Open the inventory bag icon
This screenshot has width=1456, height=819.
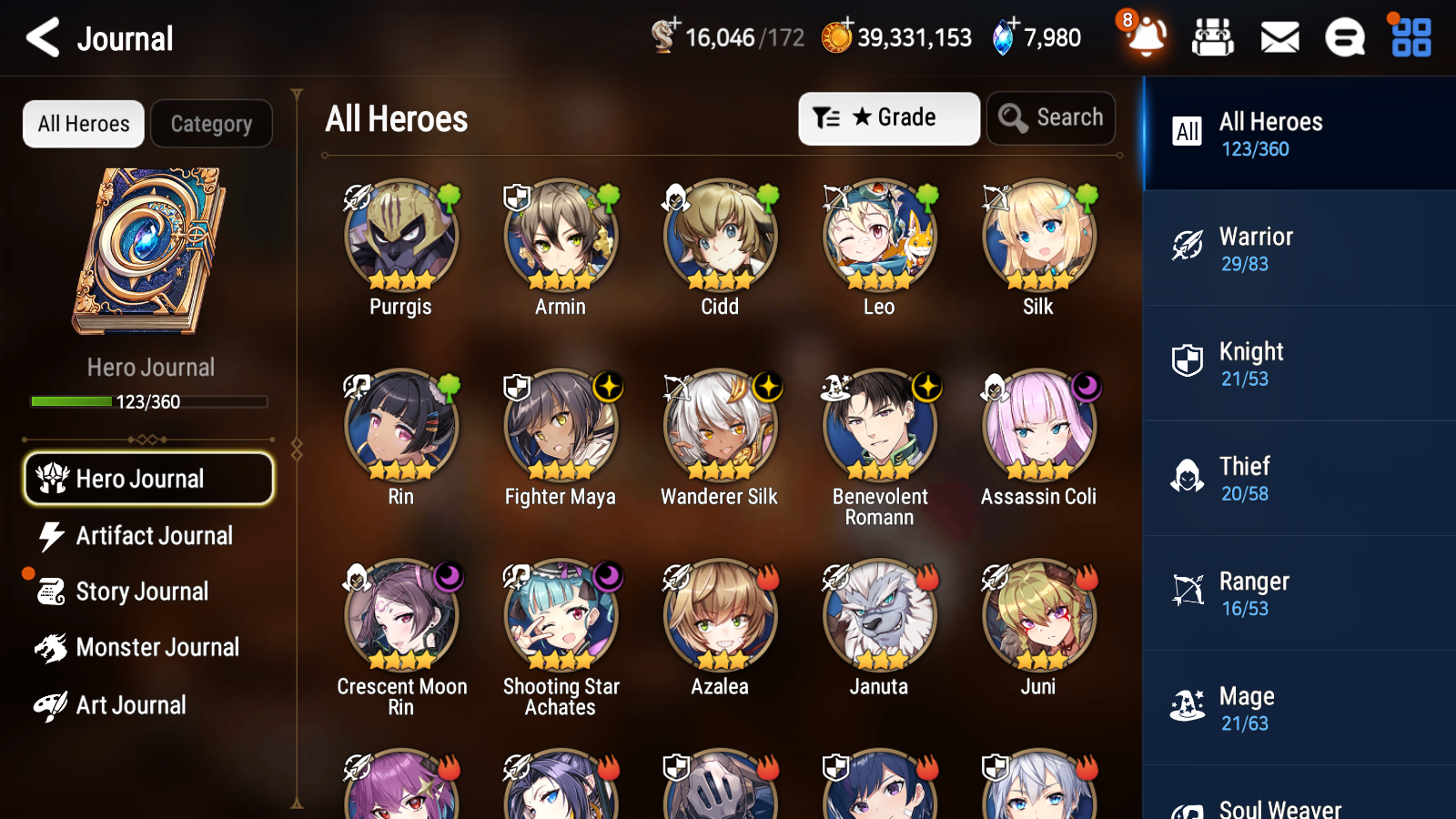[x=1214, y=37]
